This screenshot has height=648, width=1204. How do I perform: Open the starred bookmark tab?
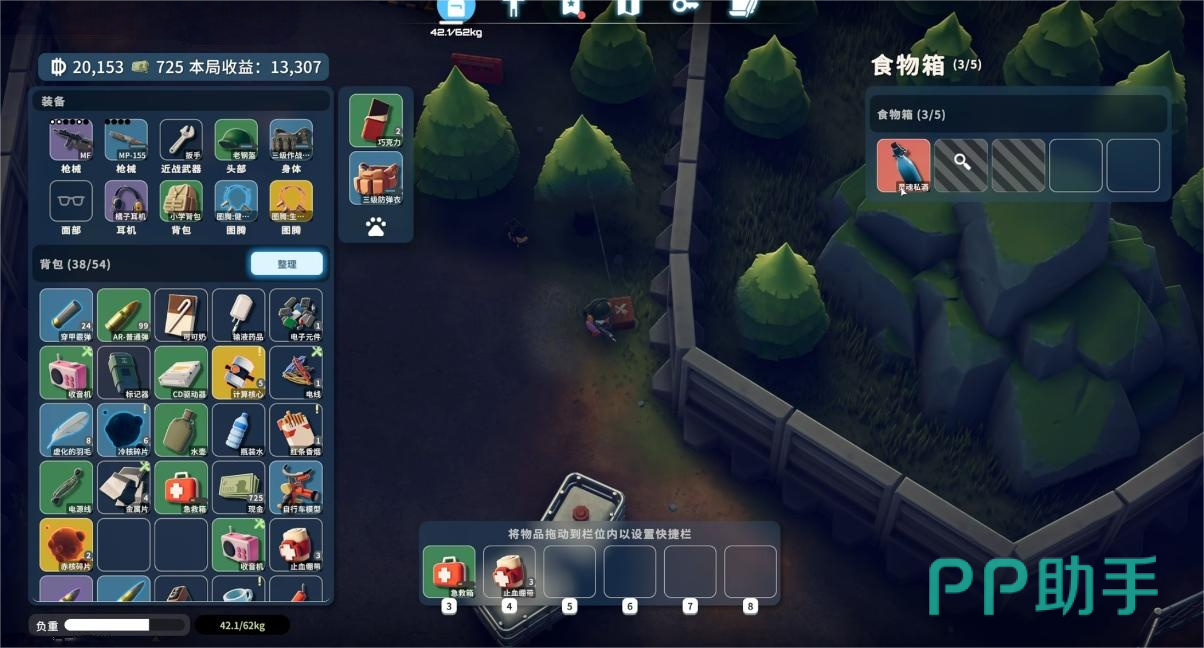click(571, 8)
